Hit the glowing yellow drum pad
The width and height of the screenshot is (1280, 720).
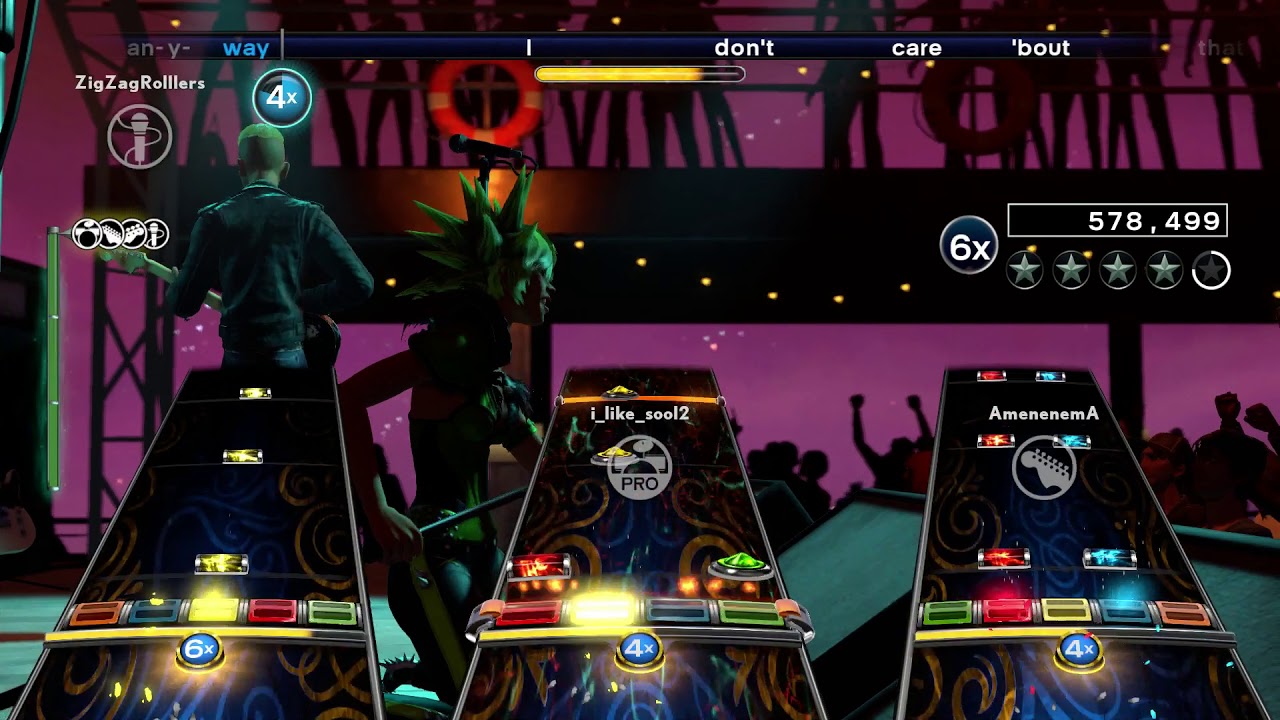coord(604,609)
